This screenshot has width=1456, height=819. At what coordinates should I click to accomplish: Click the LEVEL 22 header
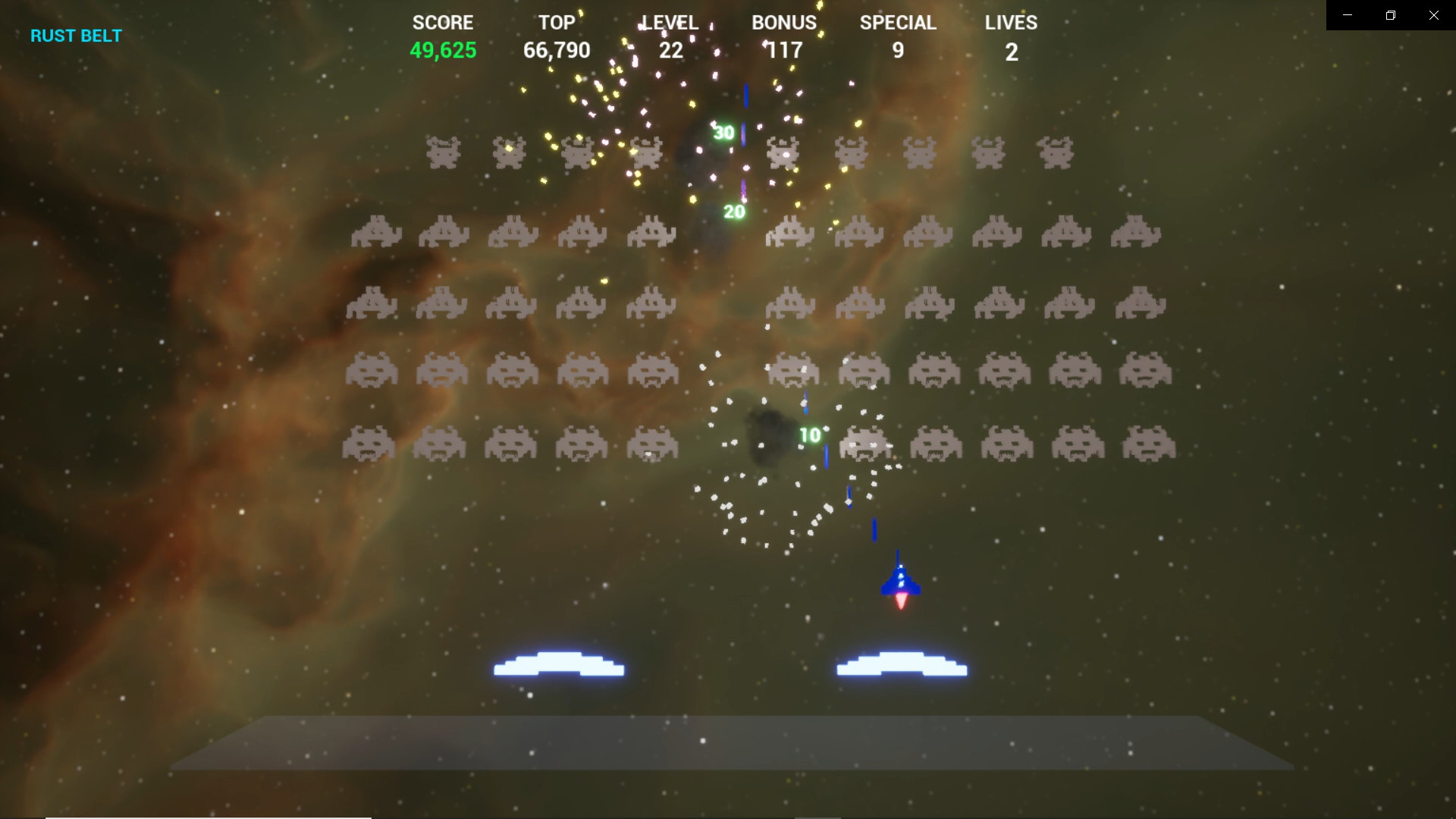point(670,23)
